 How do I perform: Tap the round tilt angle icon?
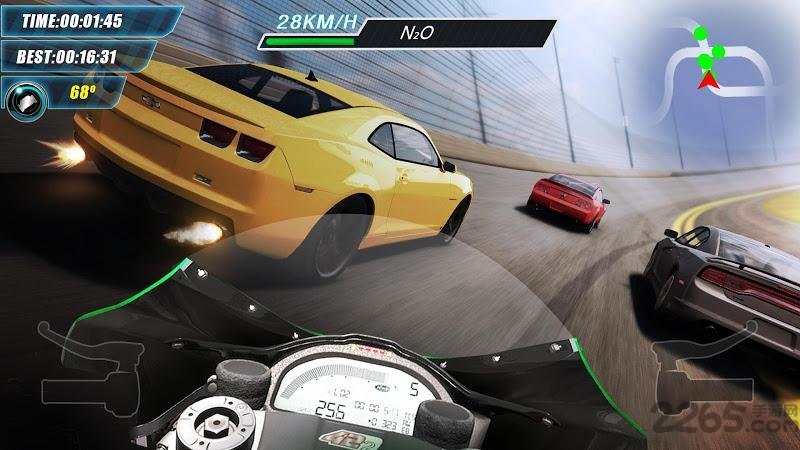(x=25, y=99)
